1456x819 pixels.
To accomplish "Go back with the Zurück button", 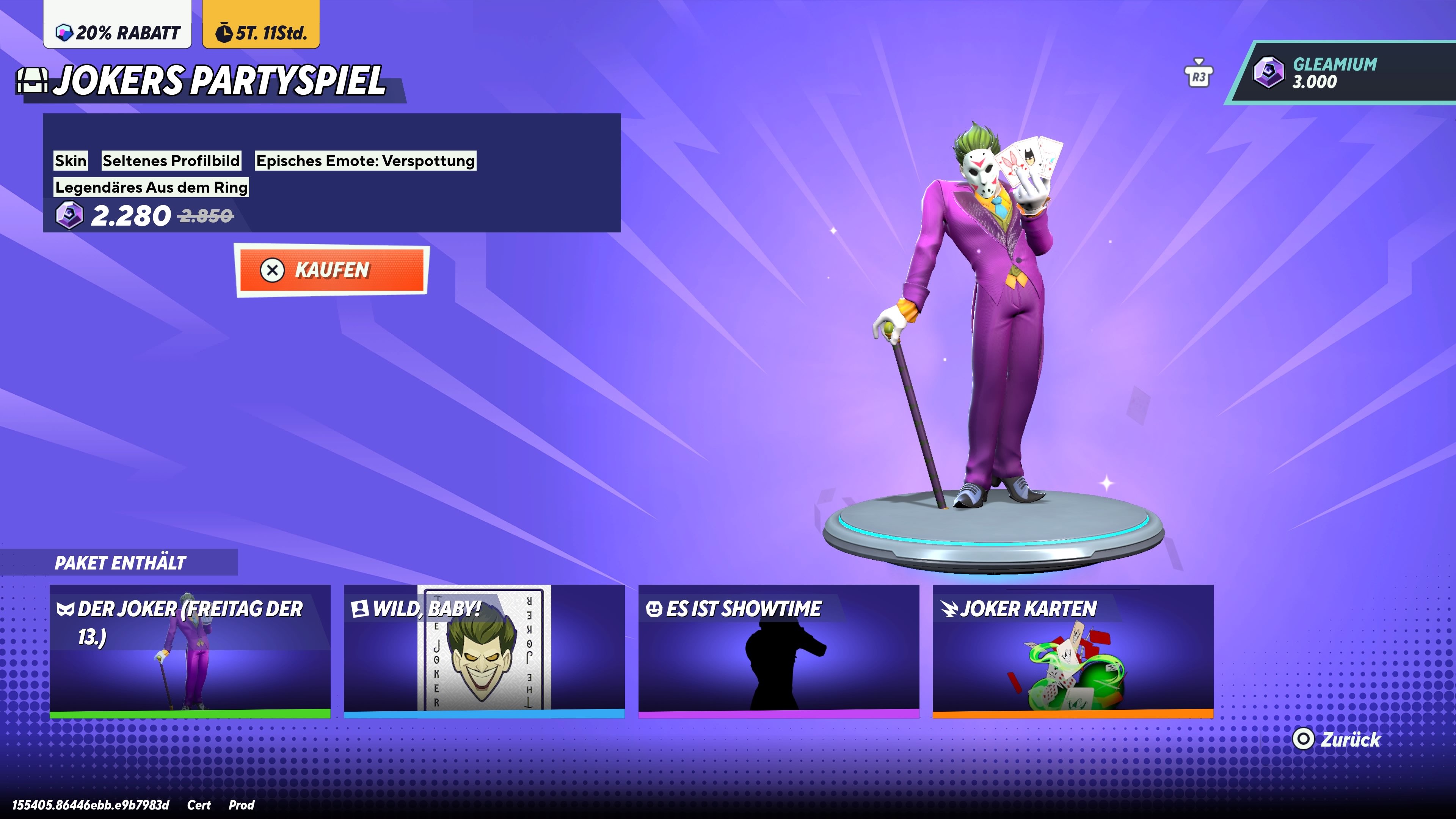I will tap(1337, 739).
